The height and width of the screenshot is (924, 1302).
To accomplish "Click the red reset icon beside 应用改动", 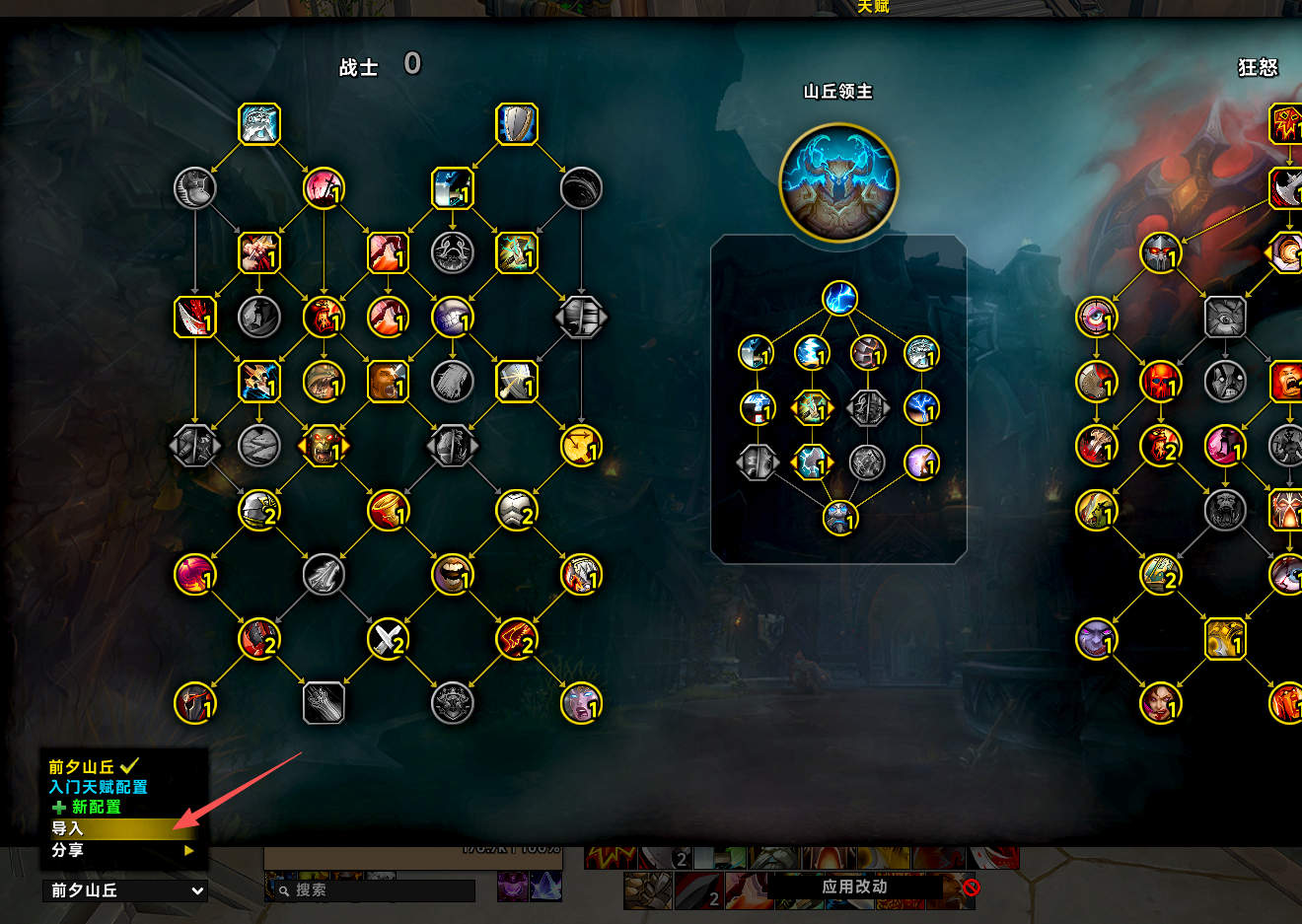I will 972,888.
